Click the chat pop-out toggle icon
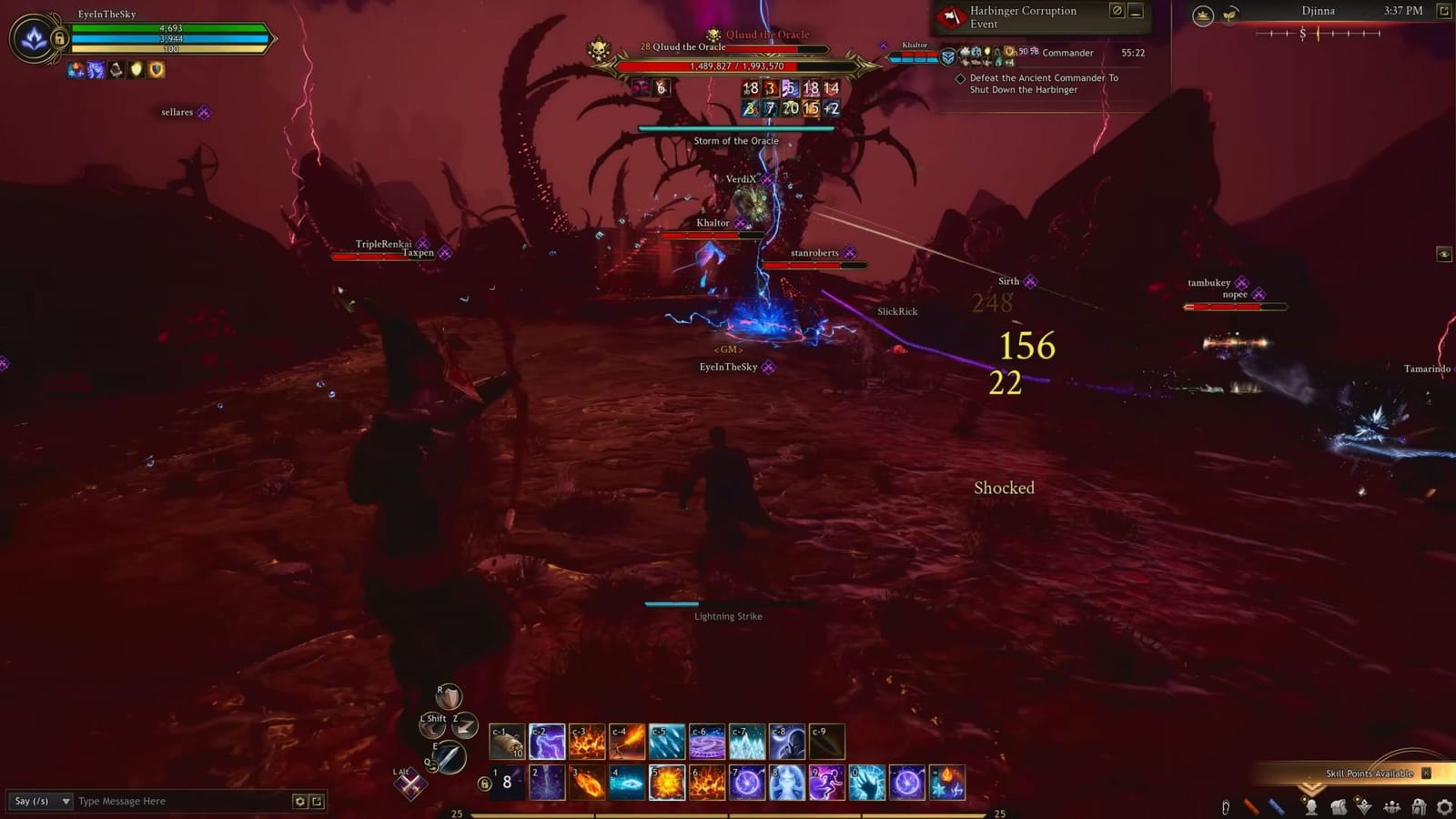Image resolution: width=1456 pixels, height=819 pixels. click(x=318, y=801)
